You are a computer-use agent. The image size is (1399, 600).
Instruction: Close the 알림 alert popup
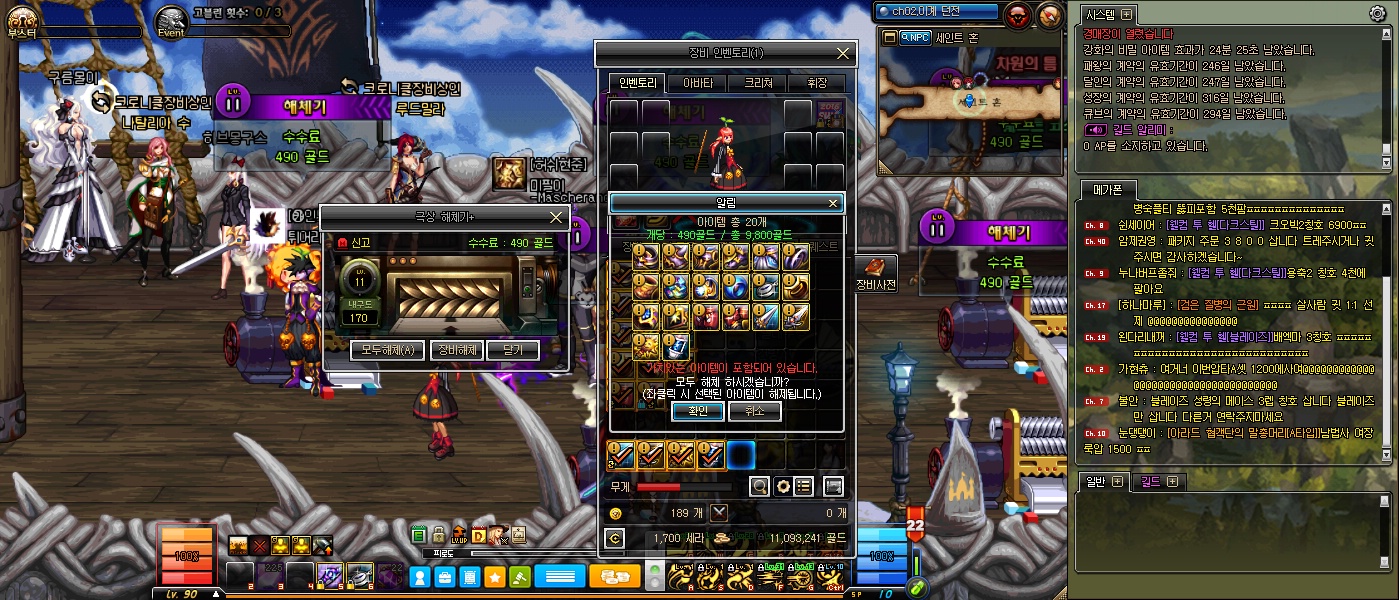point(832,203)
